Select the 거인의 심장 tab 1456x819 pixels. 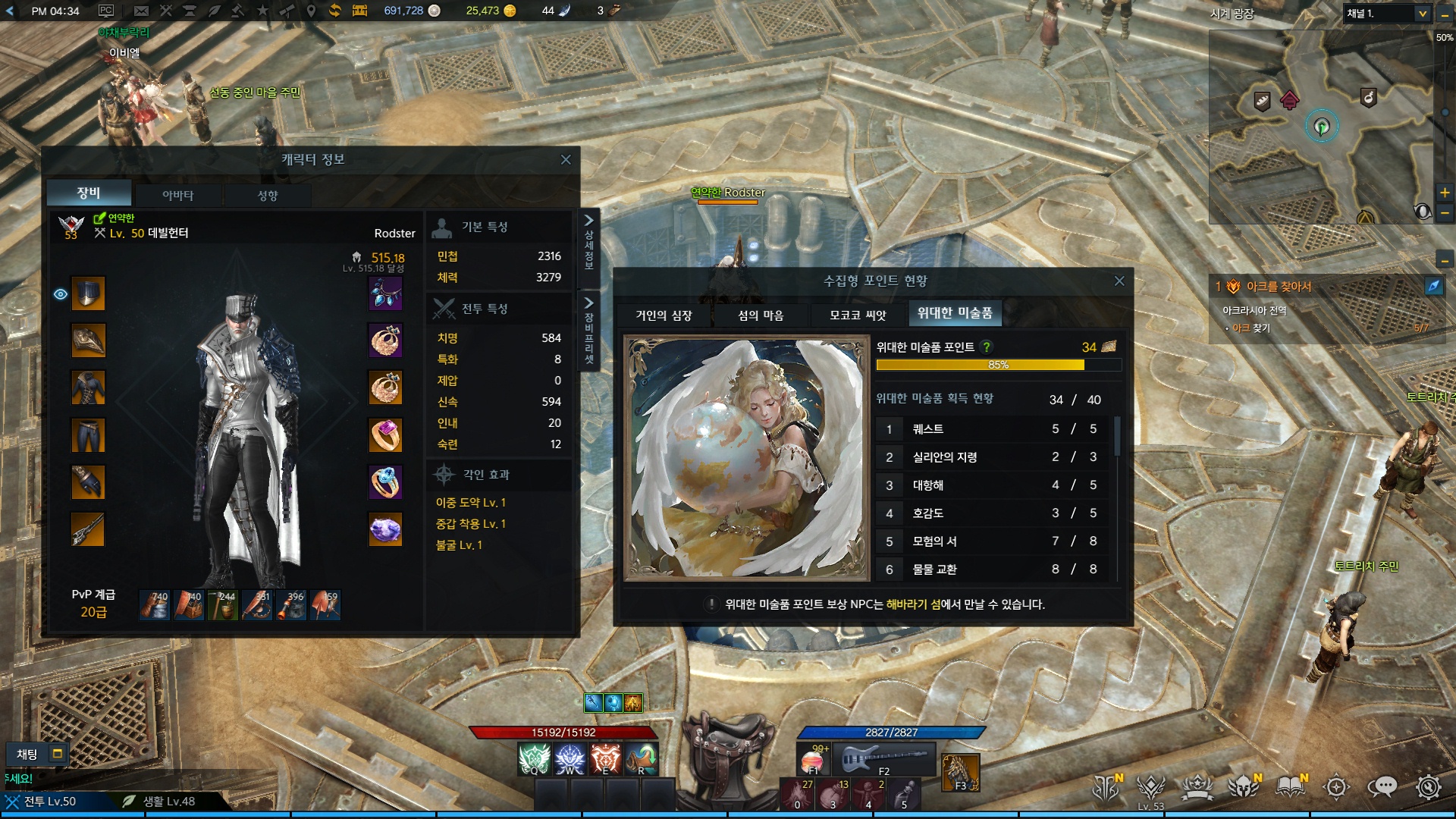click(664, 315)
